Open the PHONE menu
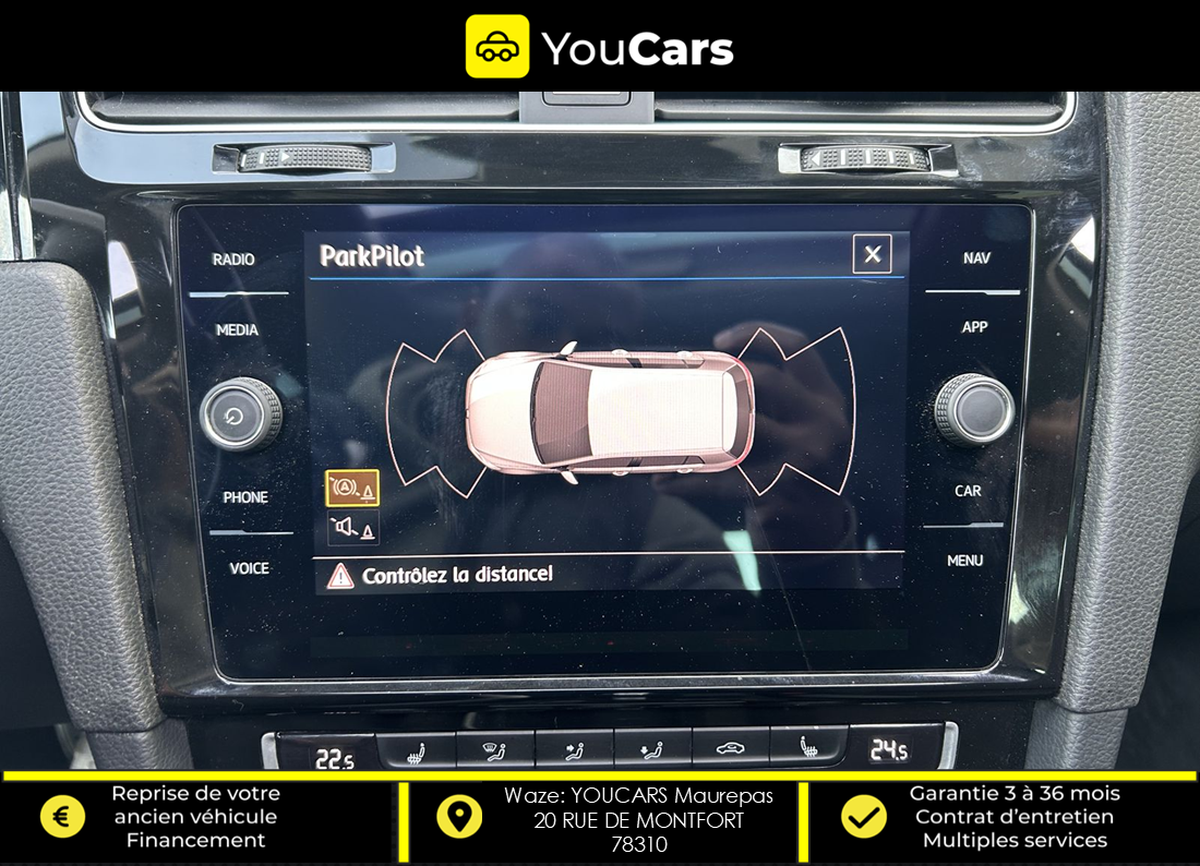 click(245, 497)
